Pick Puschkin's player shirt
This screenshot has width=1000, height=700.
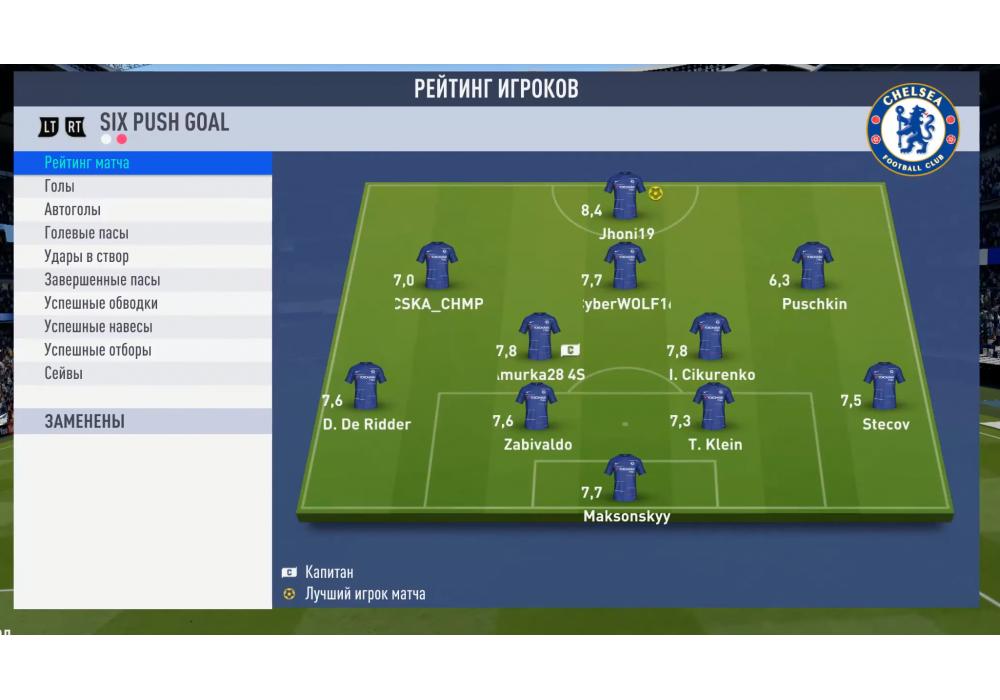812,265
